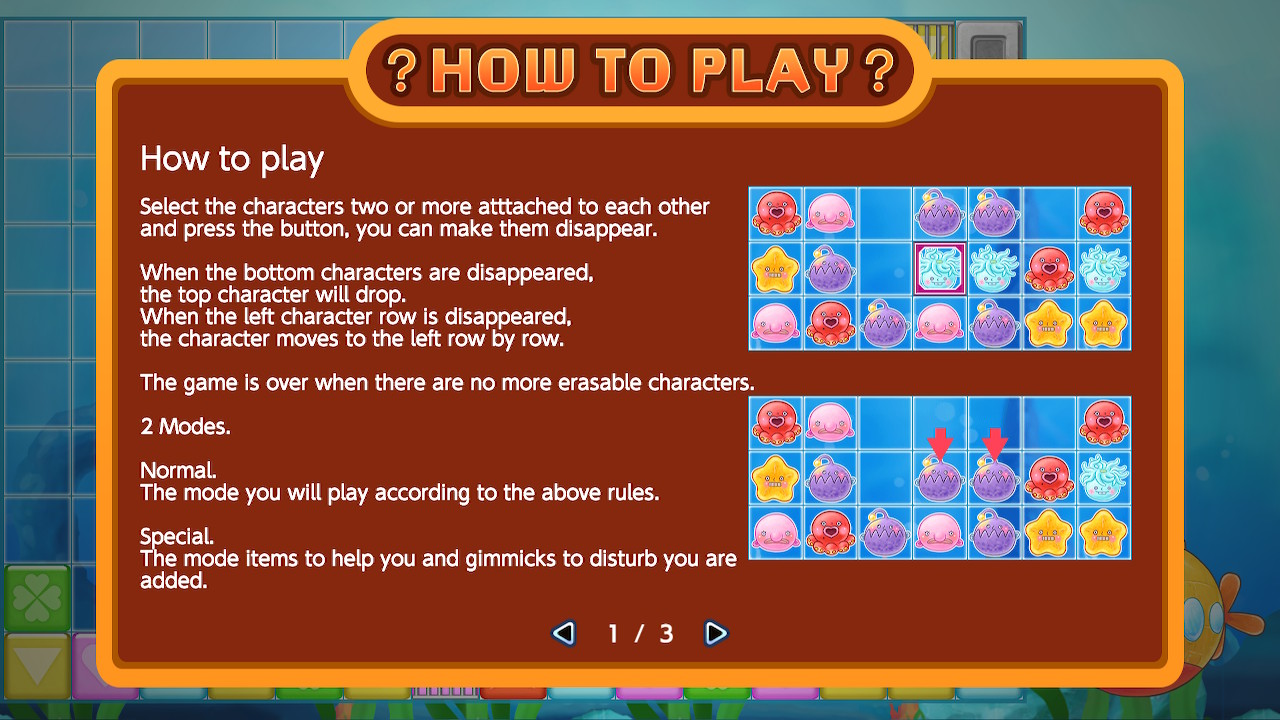The width and height of the screenshot is (1280, 720).
Task: Click the 'How to play' heading
Action: [231, 159]
